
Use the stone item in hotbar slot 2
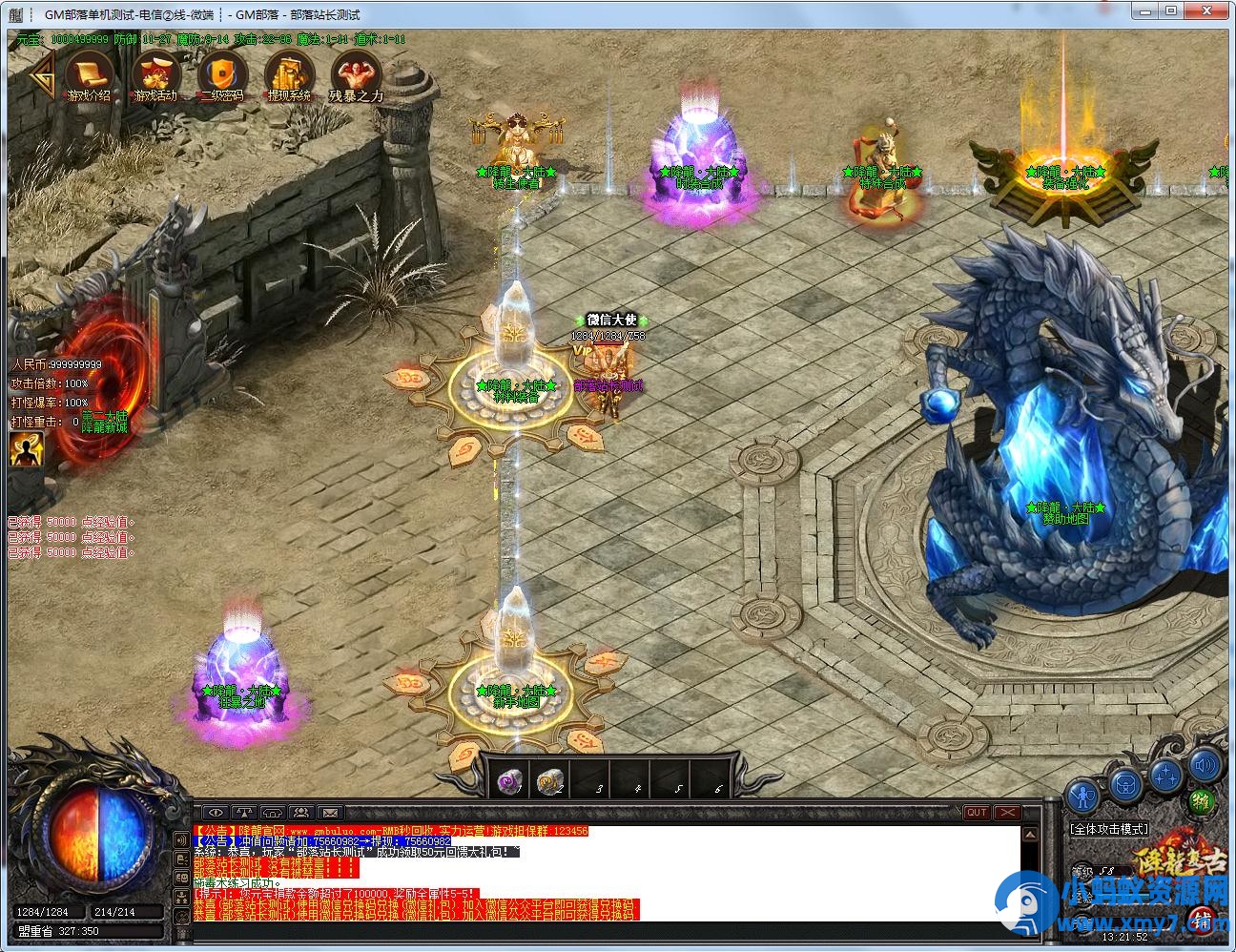pos(550,781)
